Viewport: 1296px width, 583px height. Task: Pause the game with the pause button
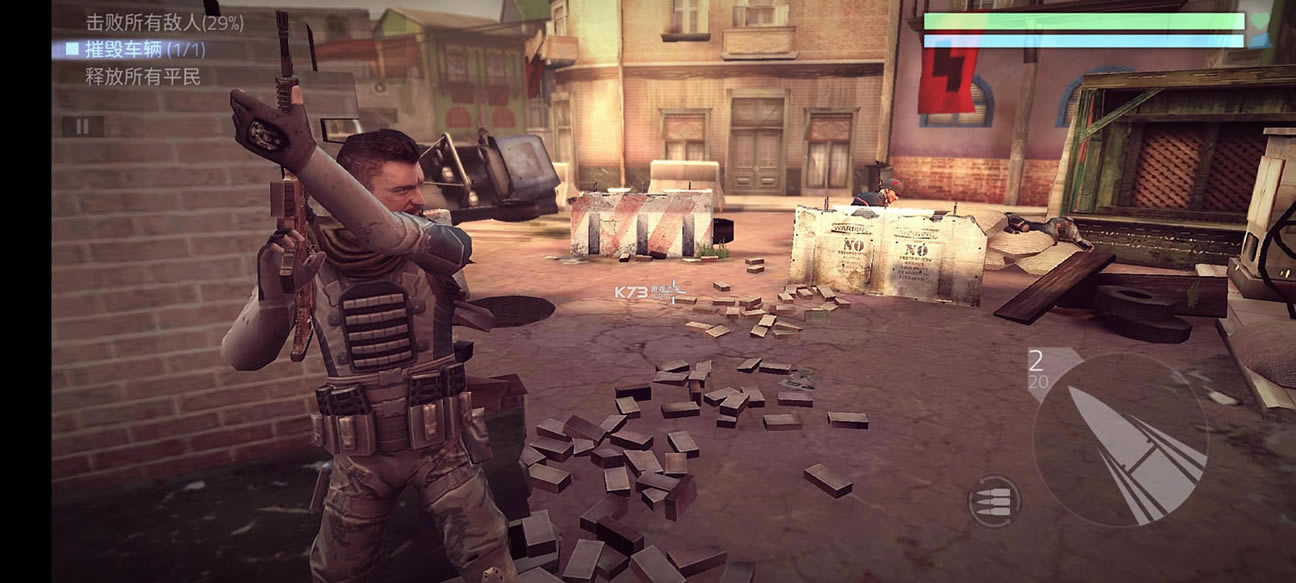tap(83, 126)
